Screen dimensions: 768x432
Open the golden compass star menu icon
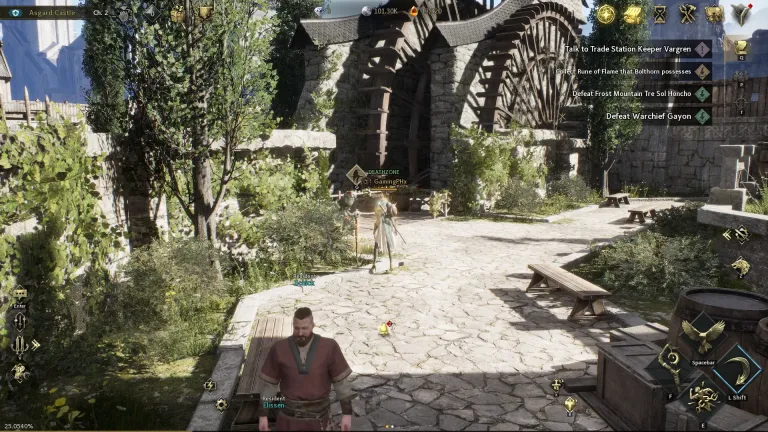click(606, 14)
